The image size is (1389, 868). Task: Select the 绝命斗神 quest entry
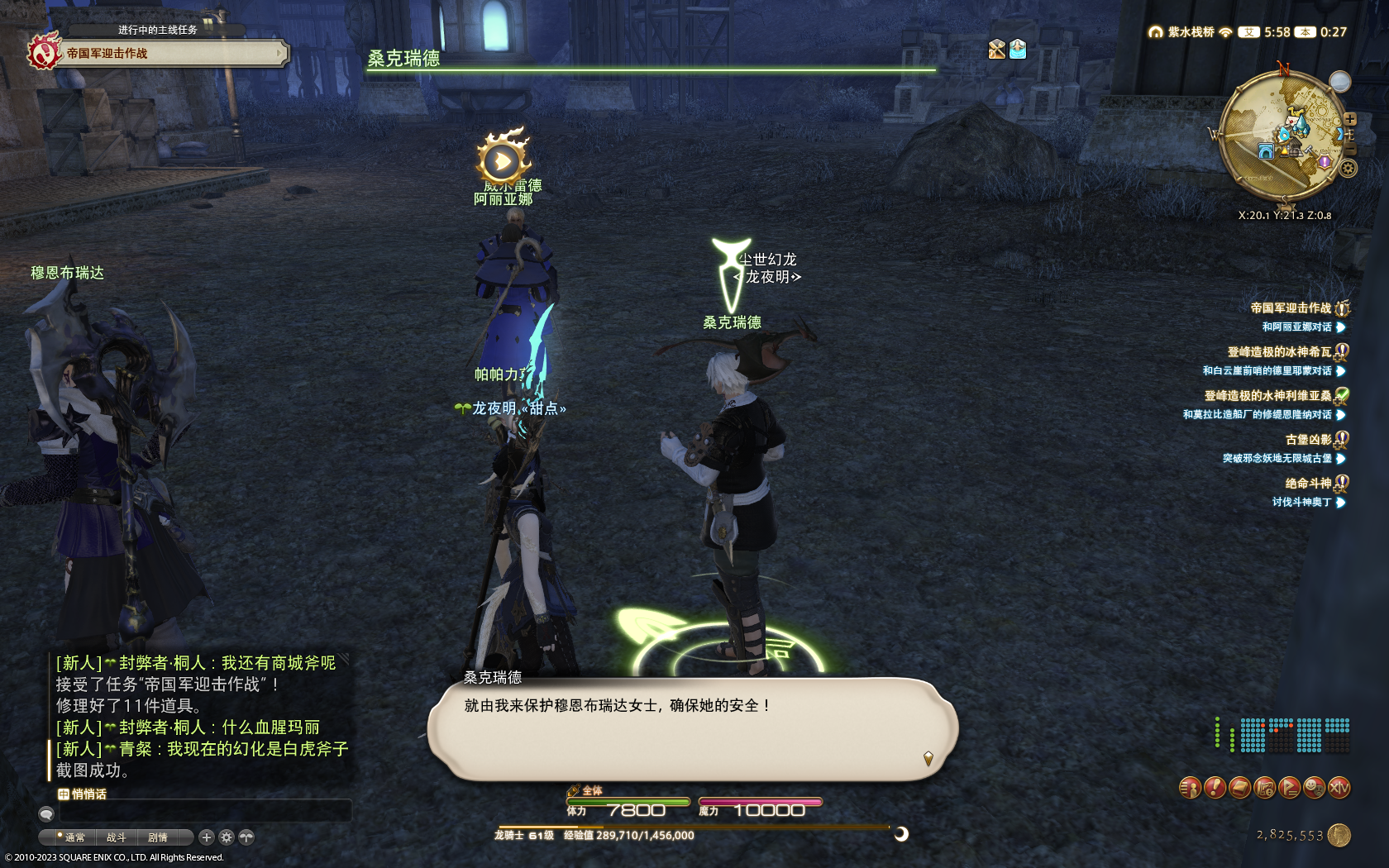(1308, 484)
